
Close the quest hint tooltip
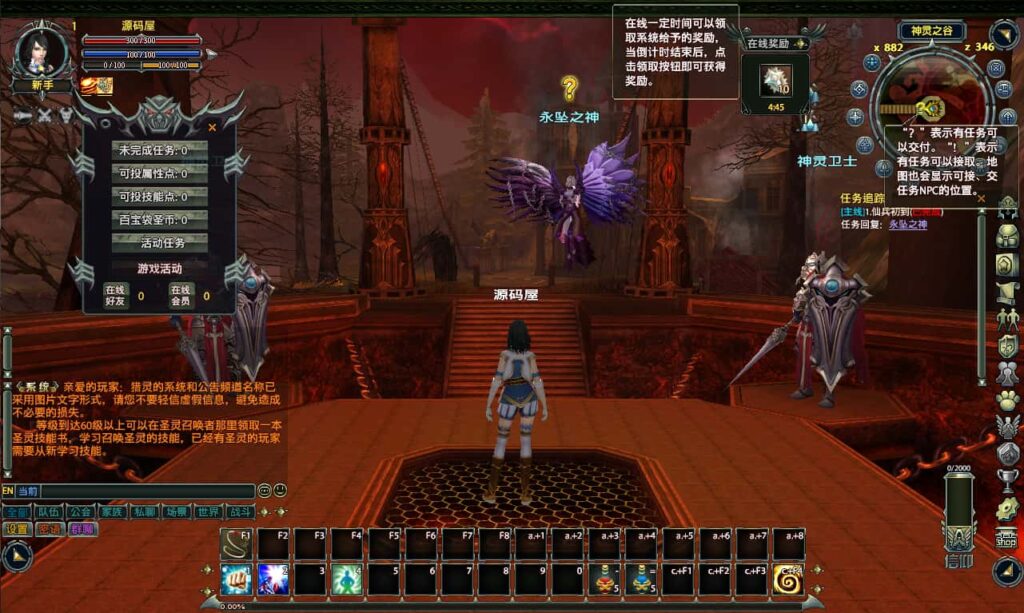click(x=981, y=198)
